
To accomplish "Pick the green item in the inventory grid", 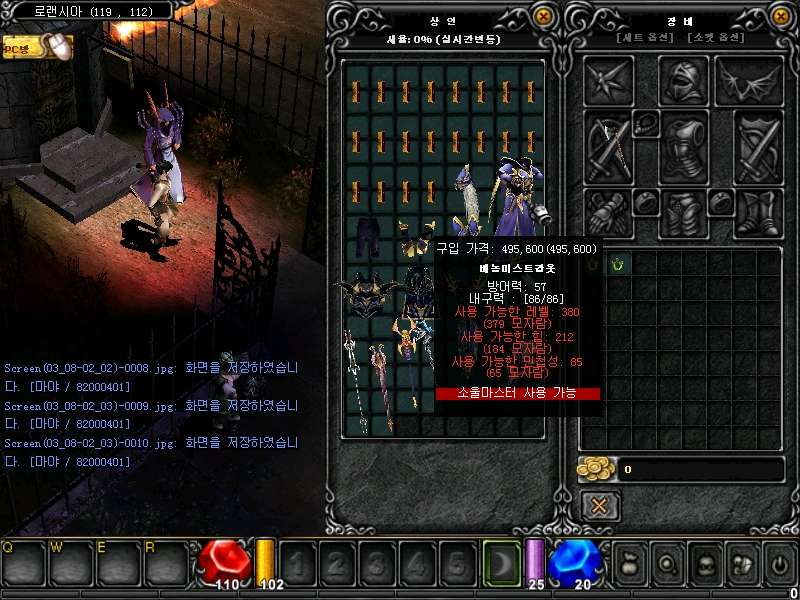I will (617, 264).
